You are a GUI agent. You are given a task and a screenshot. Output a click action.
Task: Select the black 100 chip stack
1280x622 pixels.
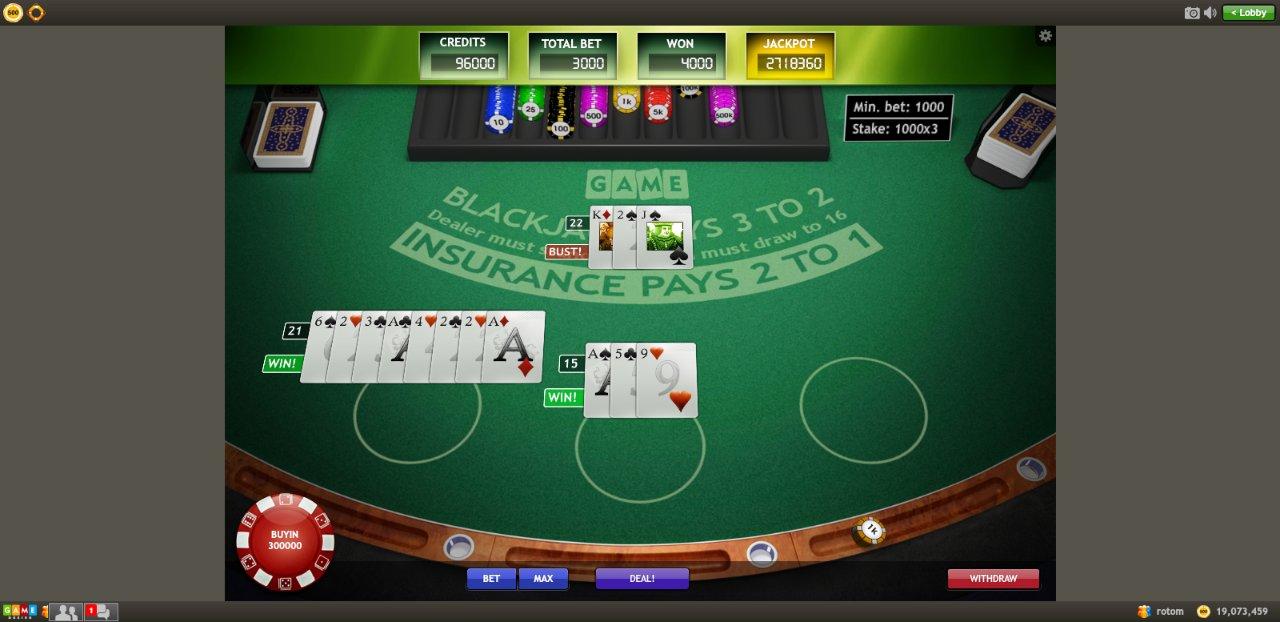click(560, 114)
